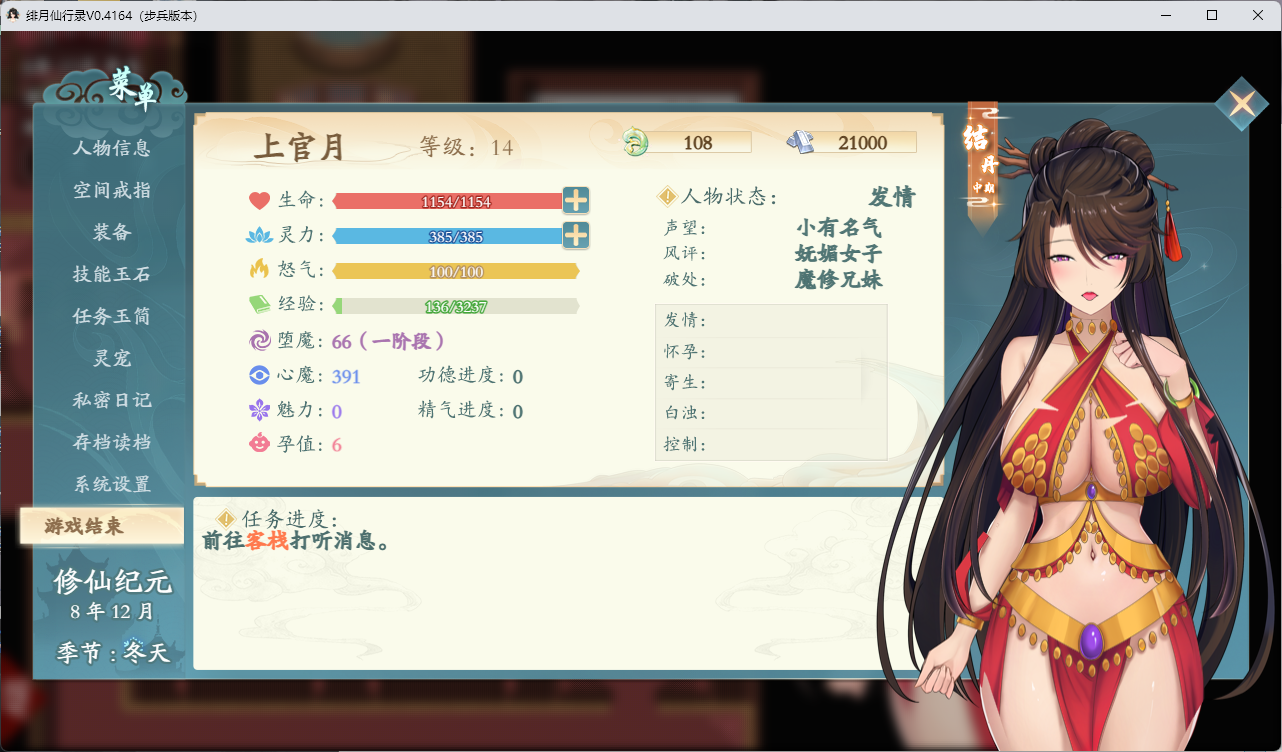1282x752 pixels.
Task: Click the flame icon beside 怒气
Action: (x=258, y=270)
